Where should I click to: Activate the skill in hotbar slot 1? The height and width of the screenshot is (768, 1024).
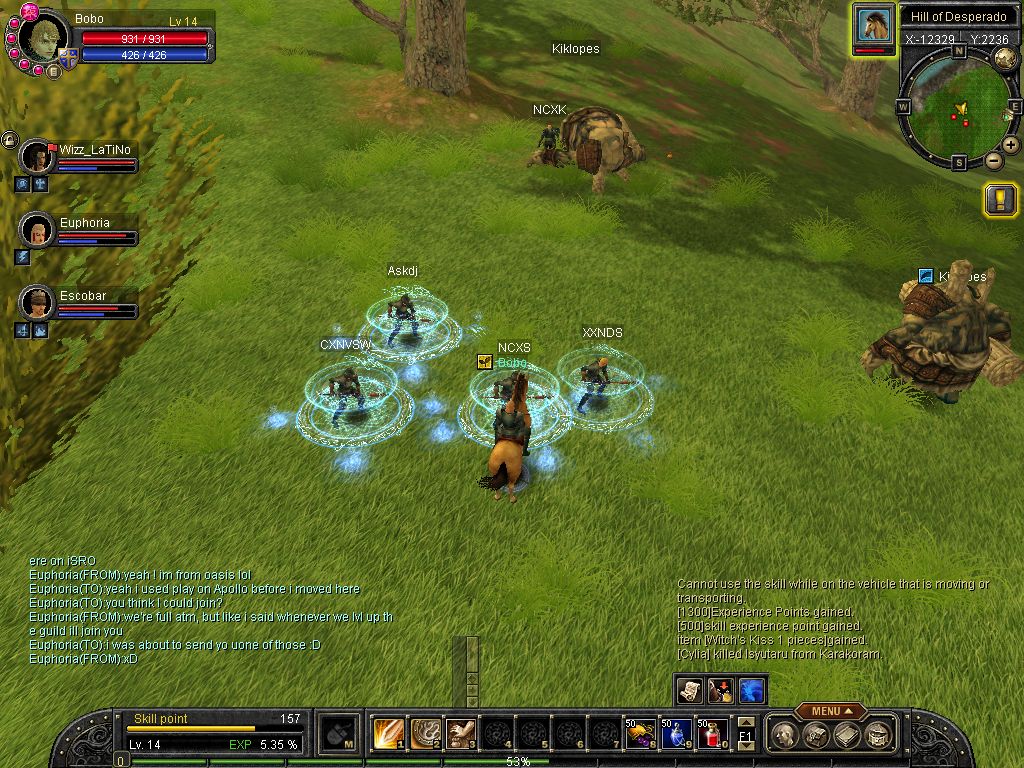coord(387,734)
